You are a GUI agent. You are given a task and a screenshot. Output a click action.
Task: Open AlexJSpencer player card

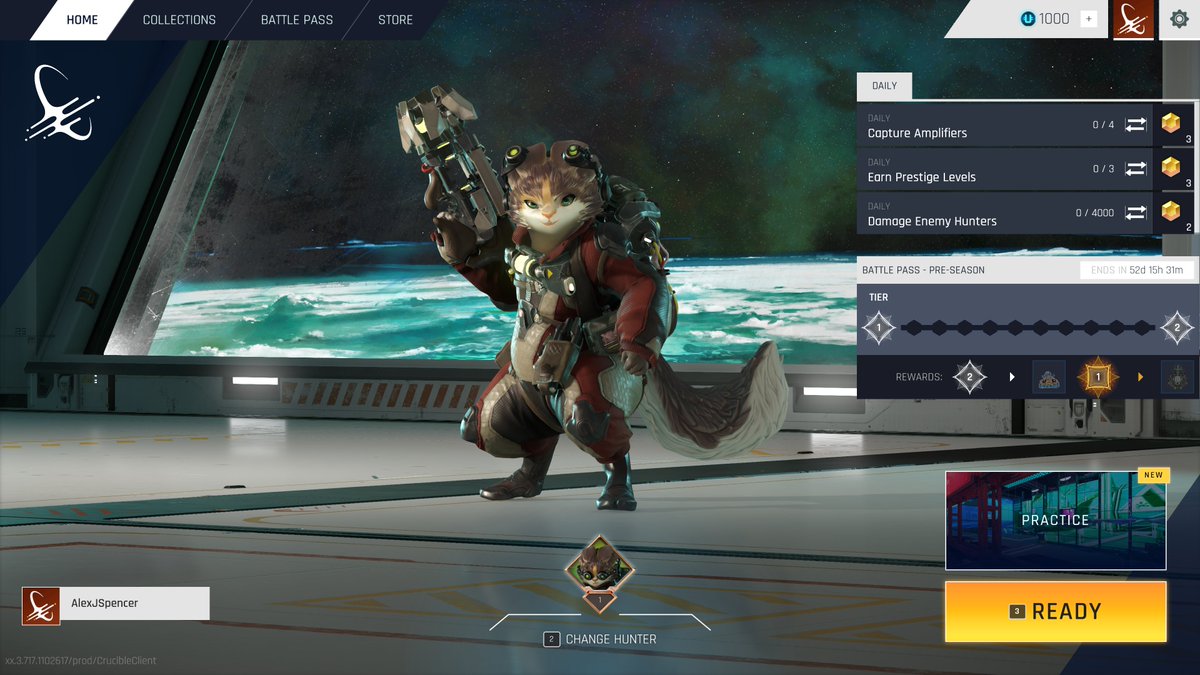coord(116,604)
